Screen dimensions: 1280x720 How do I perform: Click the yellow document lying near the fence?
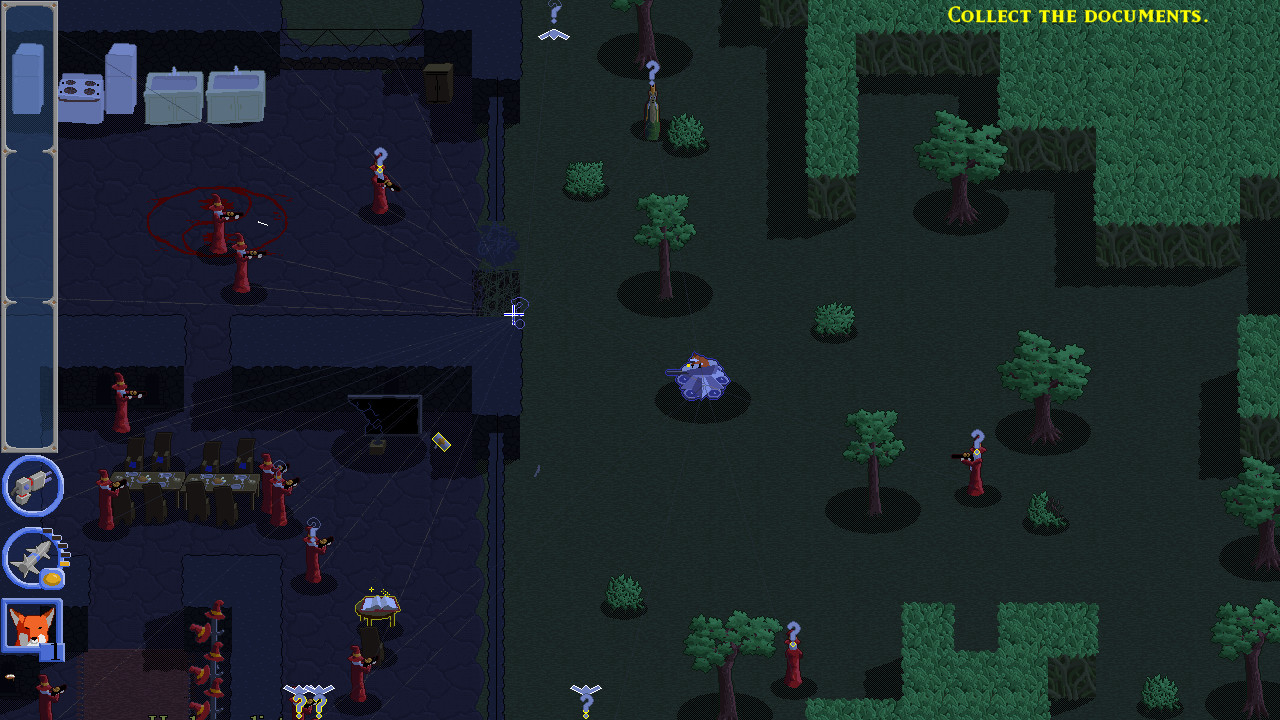(x=441, y=444)
